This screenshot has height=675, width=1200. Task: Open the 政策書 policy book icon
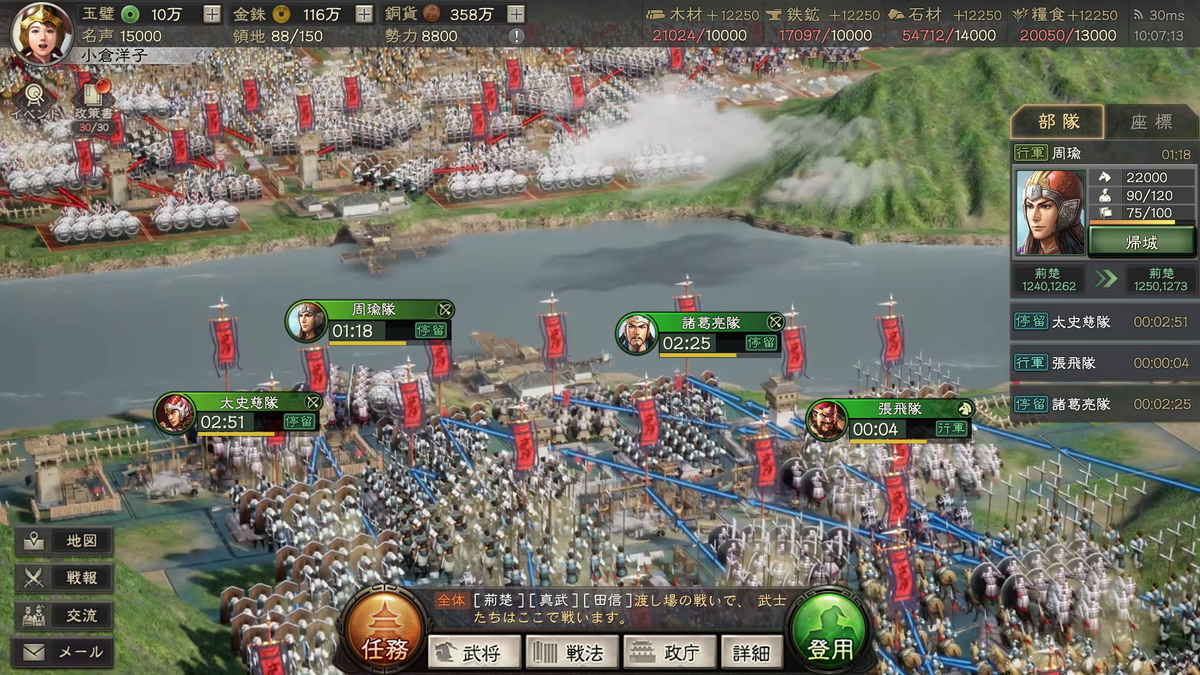(93, 101)
